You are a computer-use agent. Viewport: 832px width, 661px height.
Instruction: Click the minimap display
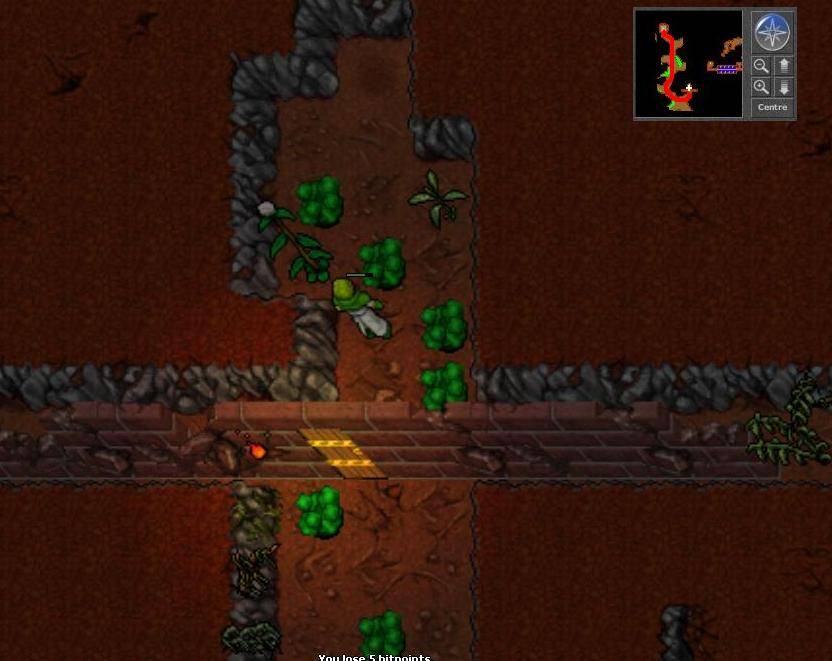689,64
